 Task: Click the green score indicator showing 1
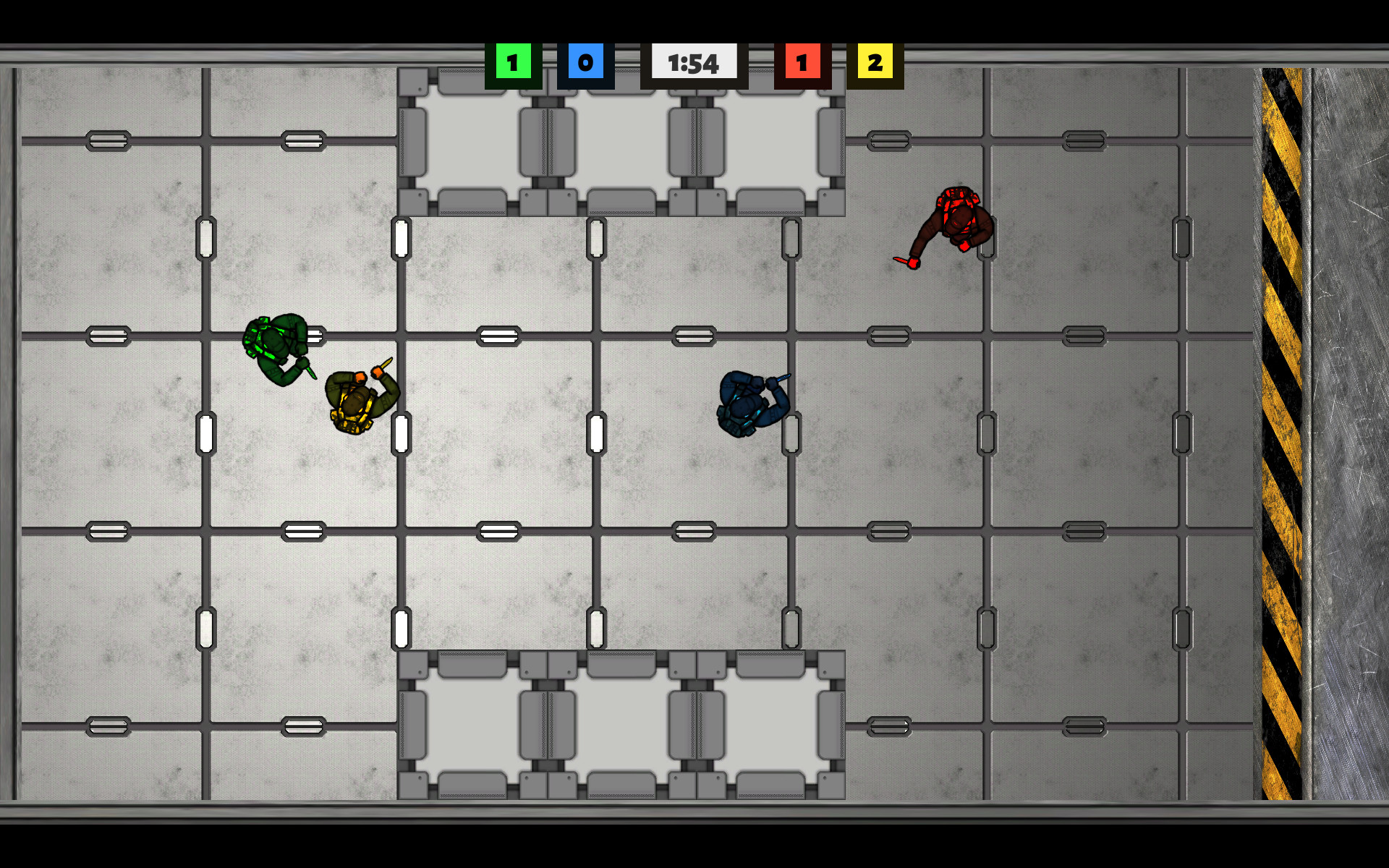513,63
